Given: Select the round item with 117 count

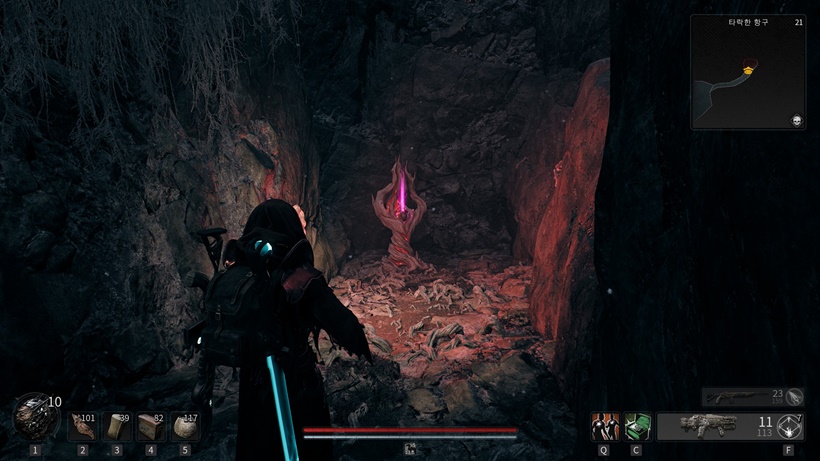Looking at the screenshot, I should [185, 427].
